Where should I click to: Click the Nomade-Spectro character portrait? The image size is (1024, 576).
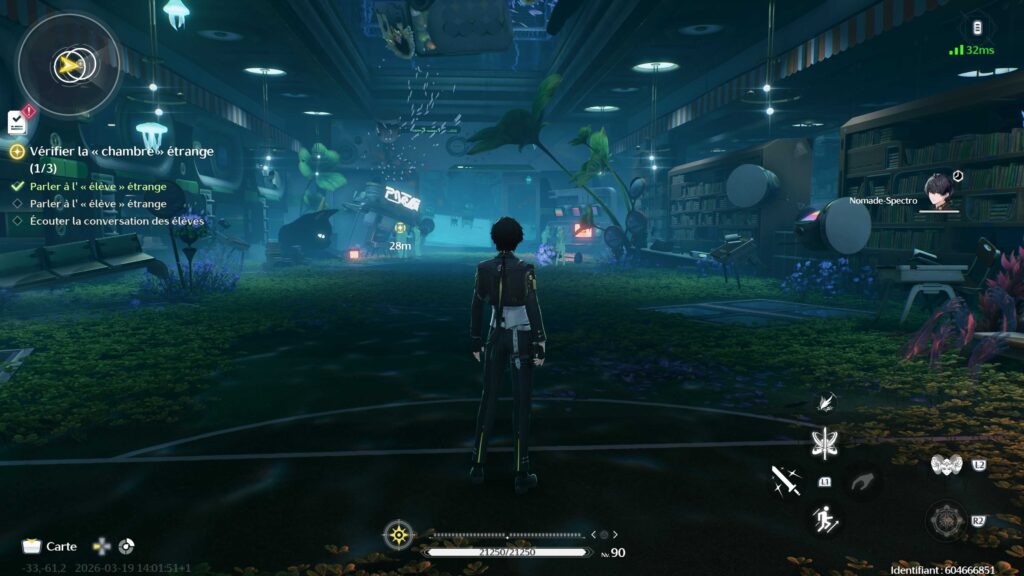[x=939, y=192]
